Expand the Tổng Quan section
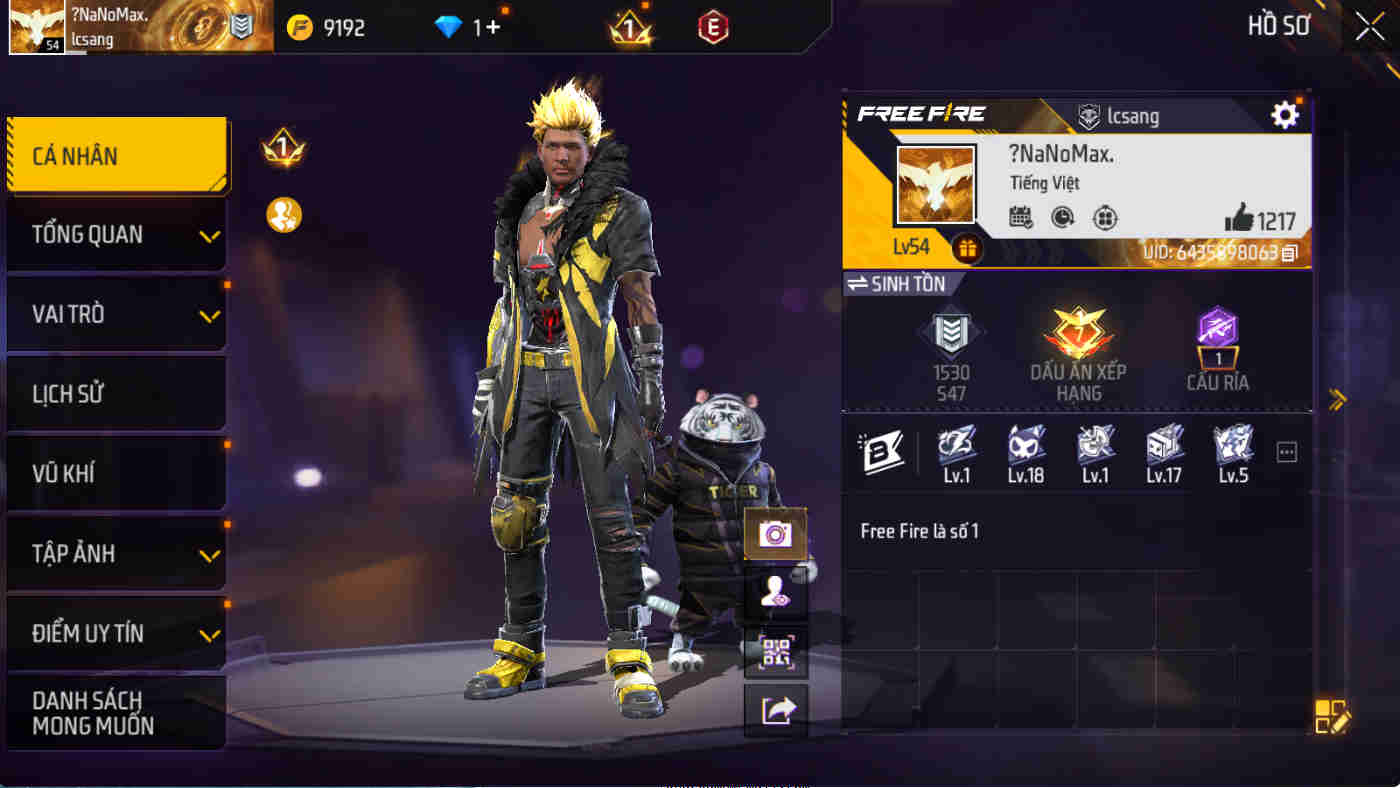 click(115, 234)
